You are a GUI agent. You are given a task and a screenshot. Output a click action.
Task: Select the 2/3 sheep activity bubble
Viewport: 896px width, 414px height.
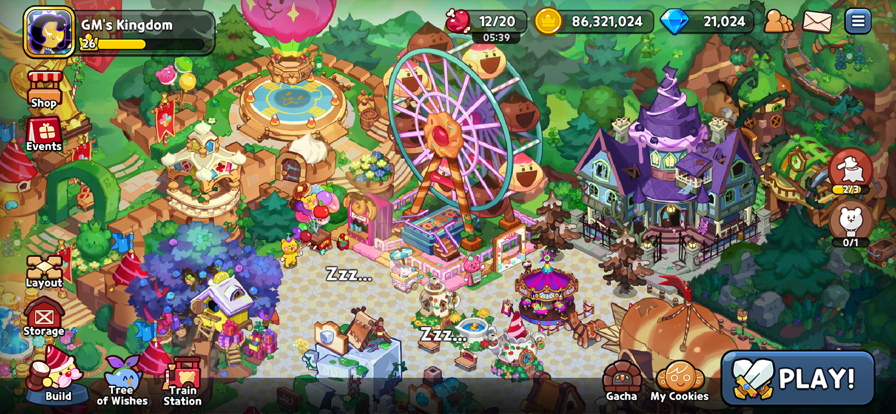pos(850,170)
